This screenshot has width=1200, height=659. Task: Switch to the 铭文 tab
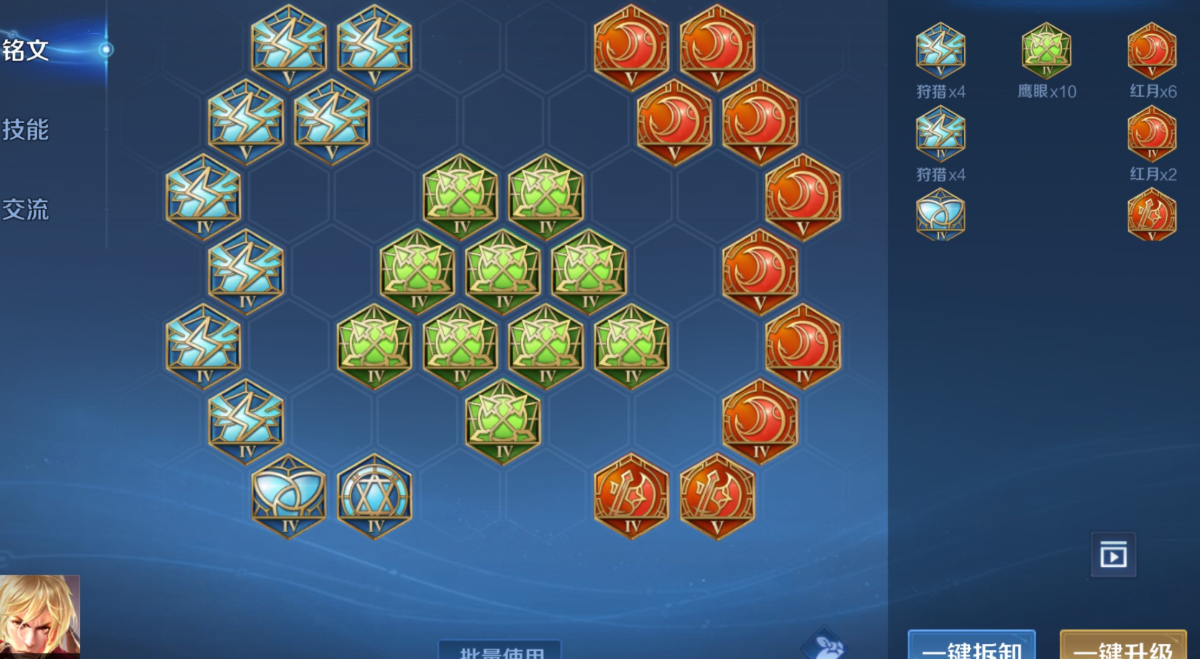pos(27,50)
